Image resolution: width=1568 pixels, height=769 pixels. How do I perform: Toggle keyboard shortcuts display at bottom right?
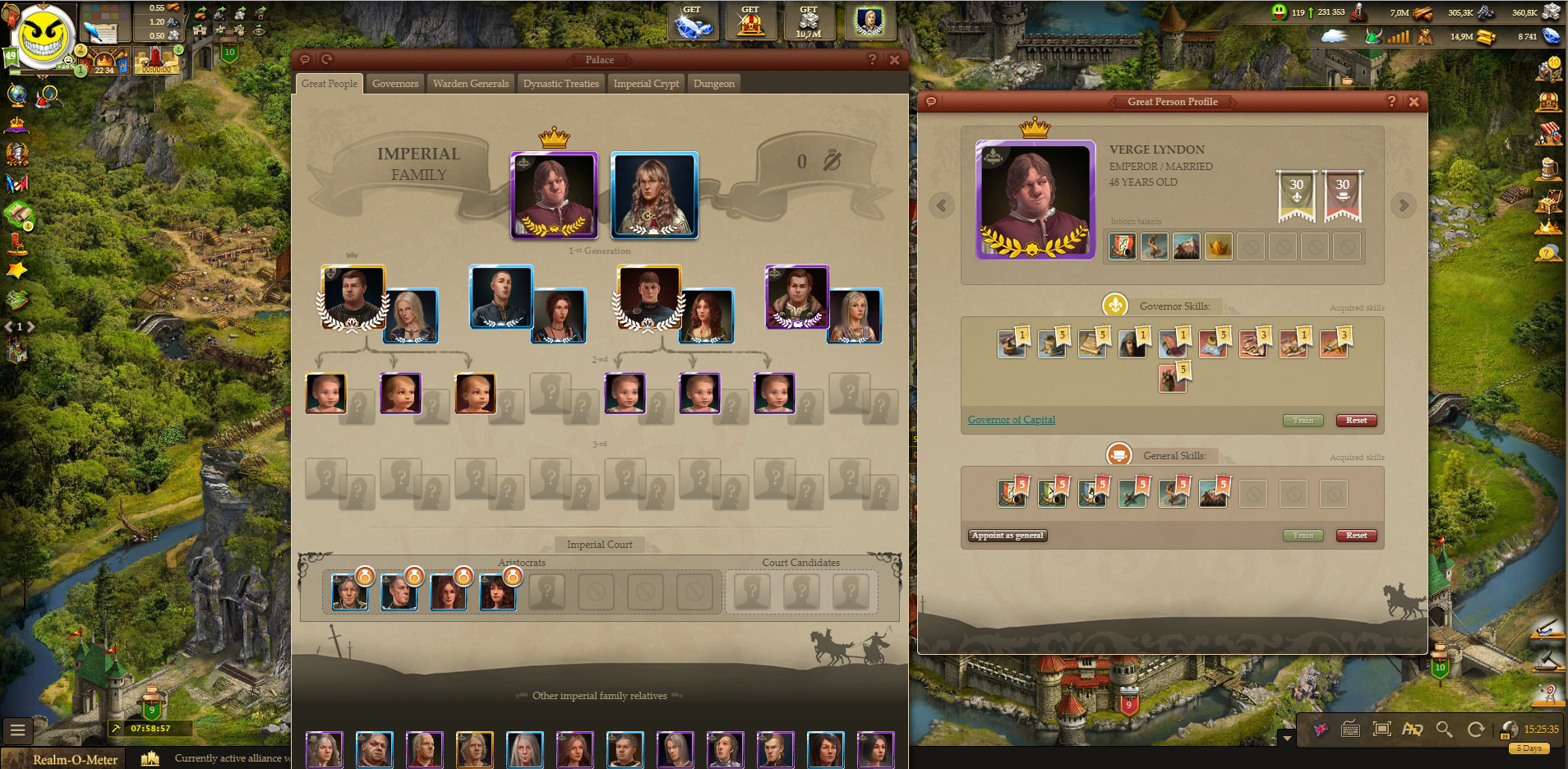tap(1350, 729)
